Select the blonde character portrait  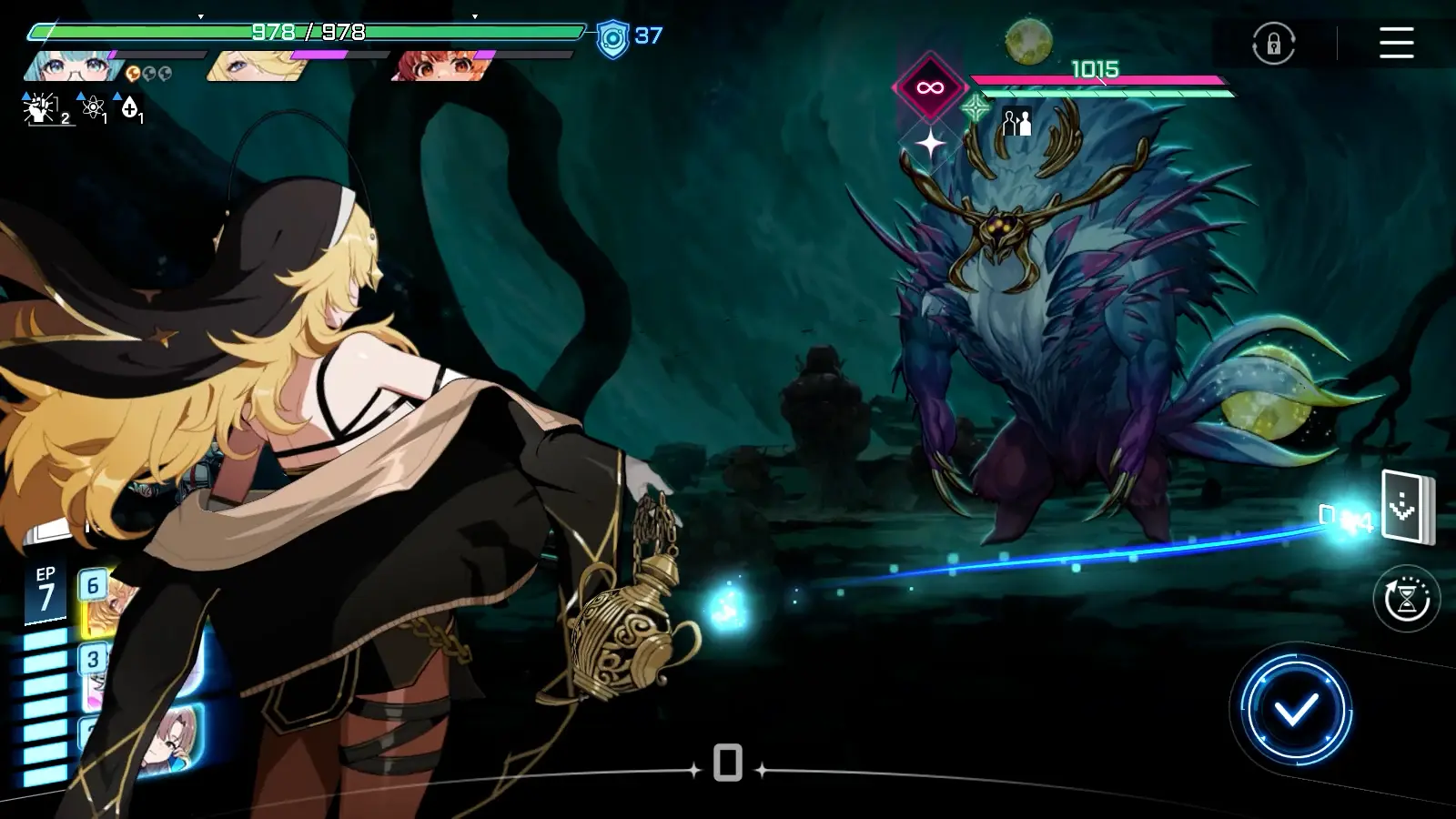click(244, 66)
